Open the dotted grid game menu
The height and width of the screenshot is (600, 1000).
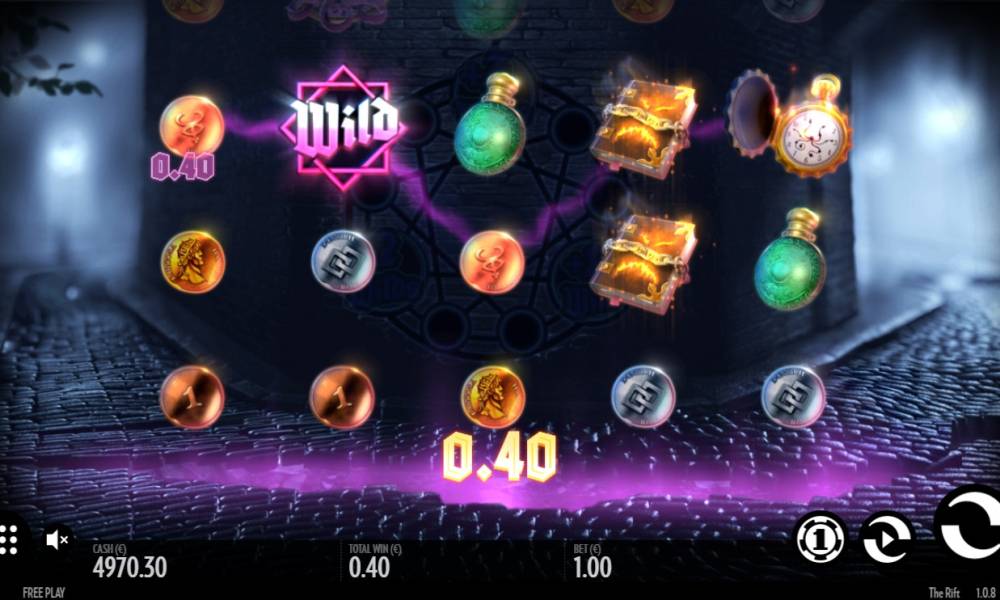[x=8, y=538]
